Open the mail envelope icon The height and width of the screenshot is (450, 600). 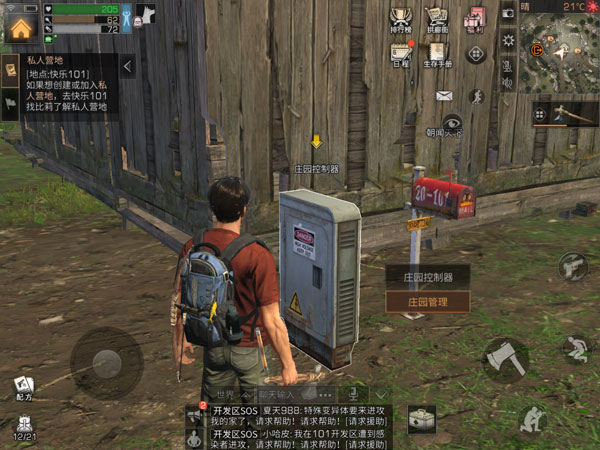[x=445, y=96]
